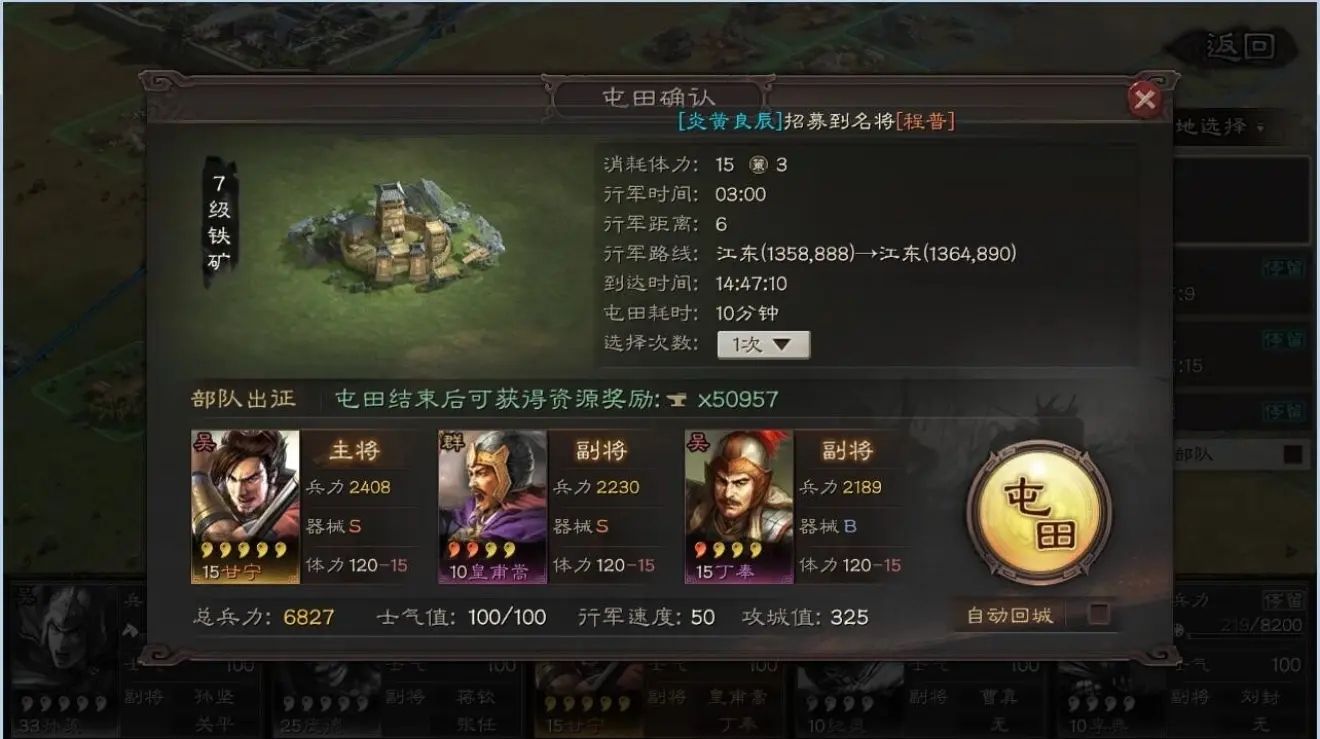1320x739 pixels.
Task: Toggle the top 停留 tag in the right list
Action: point(1284,266)
